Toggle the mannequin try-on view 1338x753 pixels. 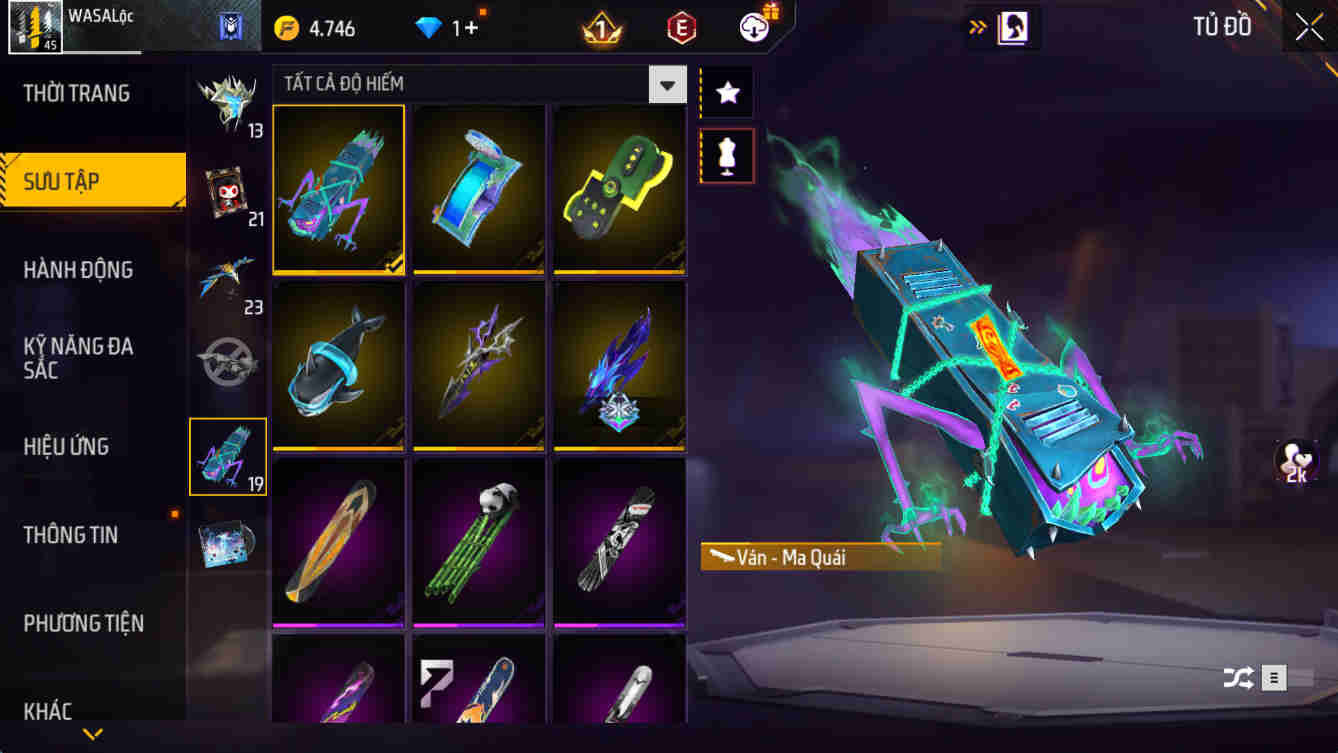[726, 156]
